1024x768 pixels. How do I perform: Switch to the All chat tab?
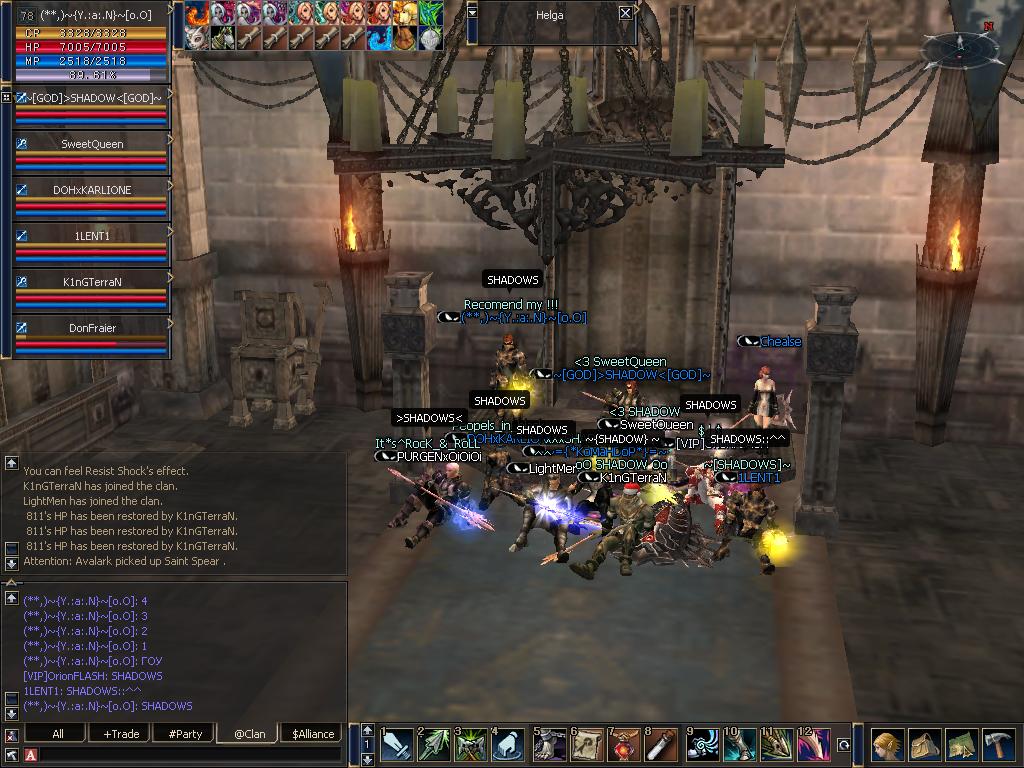point(58,733)
